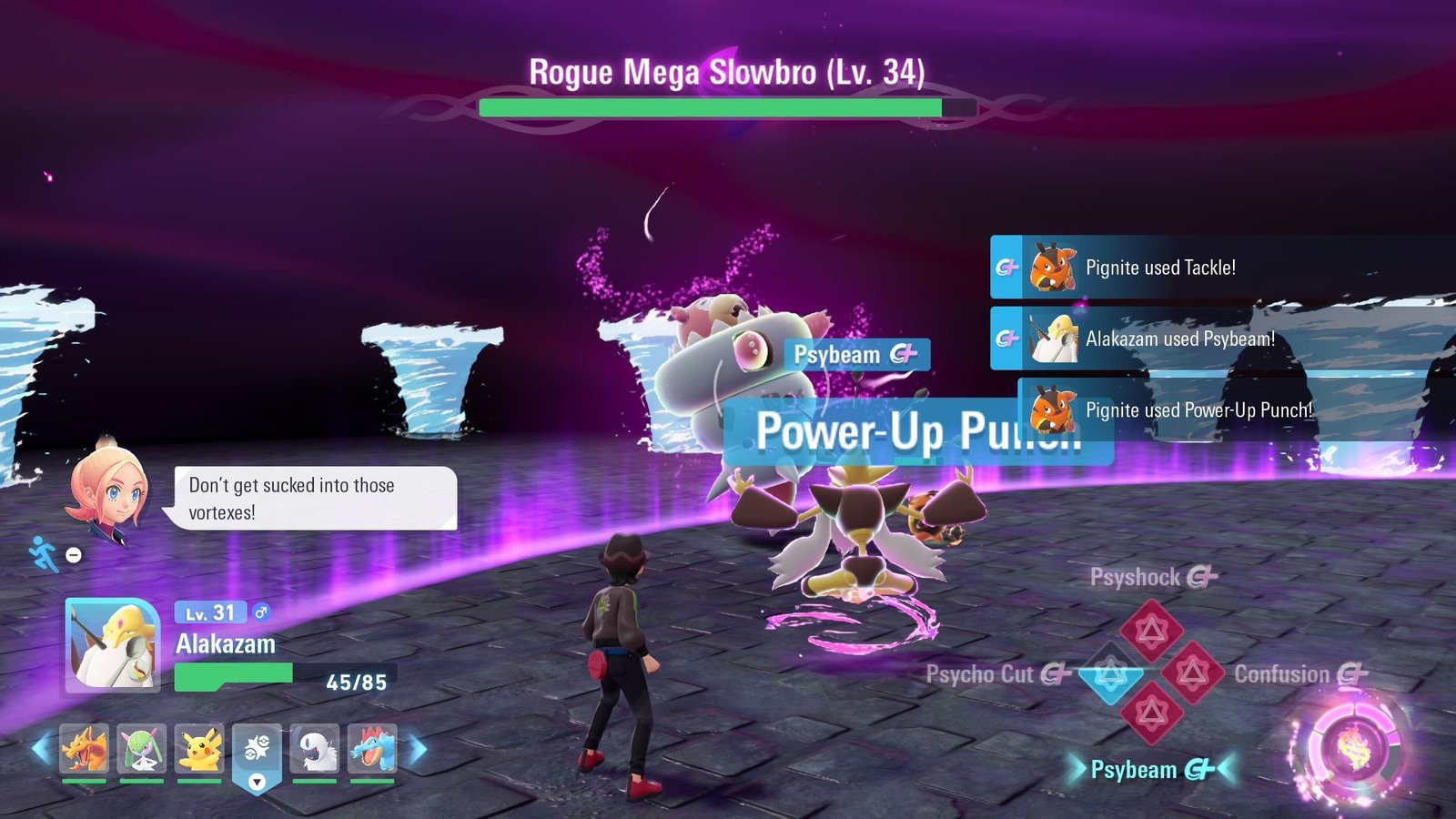1456x819 pixels.
Task: Switch to Absol in the party bar
Action: pos(315,749)
